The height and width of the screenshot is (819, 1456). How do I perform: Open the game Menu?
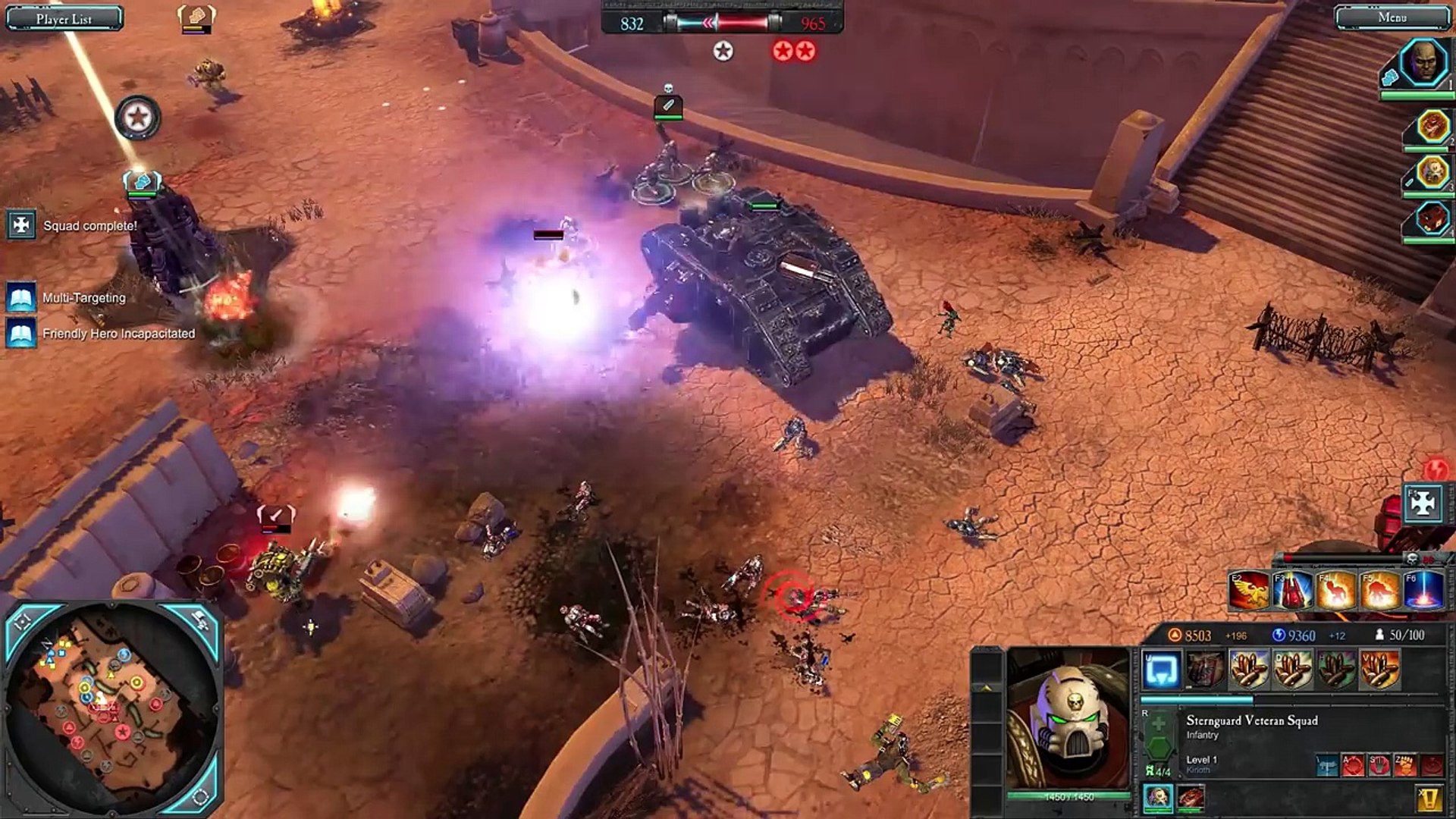pos(1392,17)
